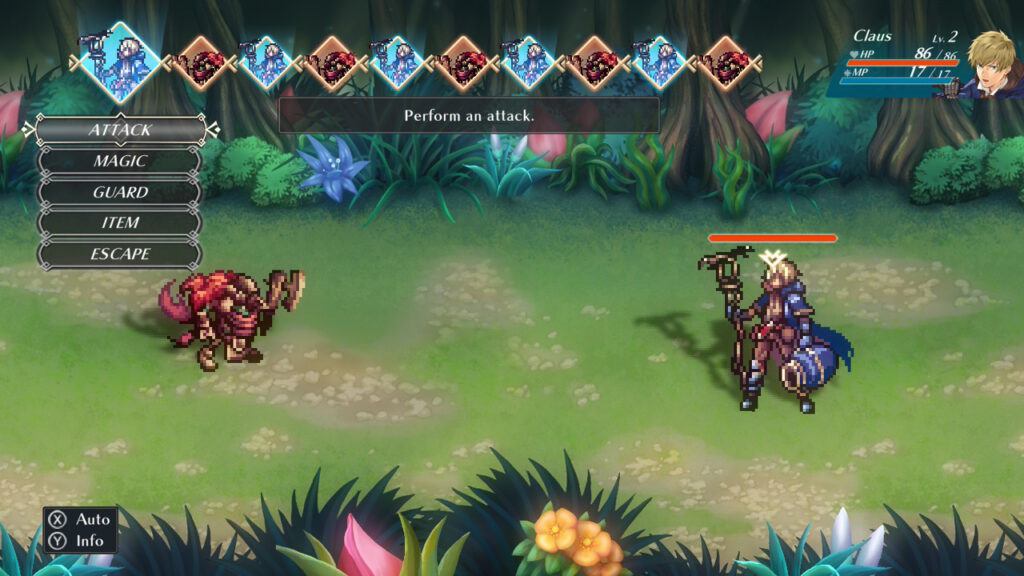Select the Guard command
Image resolution: width=1024 pixels, height=576 pixels.
pyautogui.click(x=120, y=192)
